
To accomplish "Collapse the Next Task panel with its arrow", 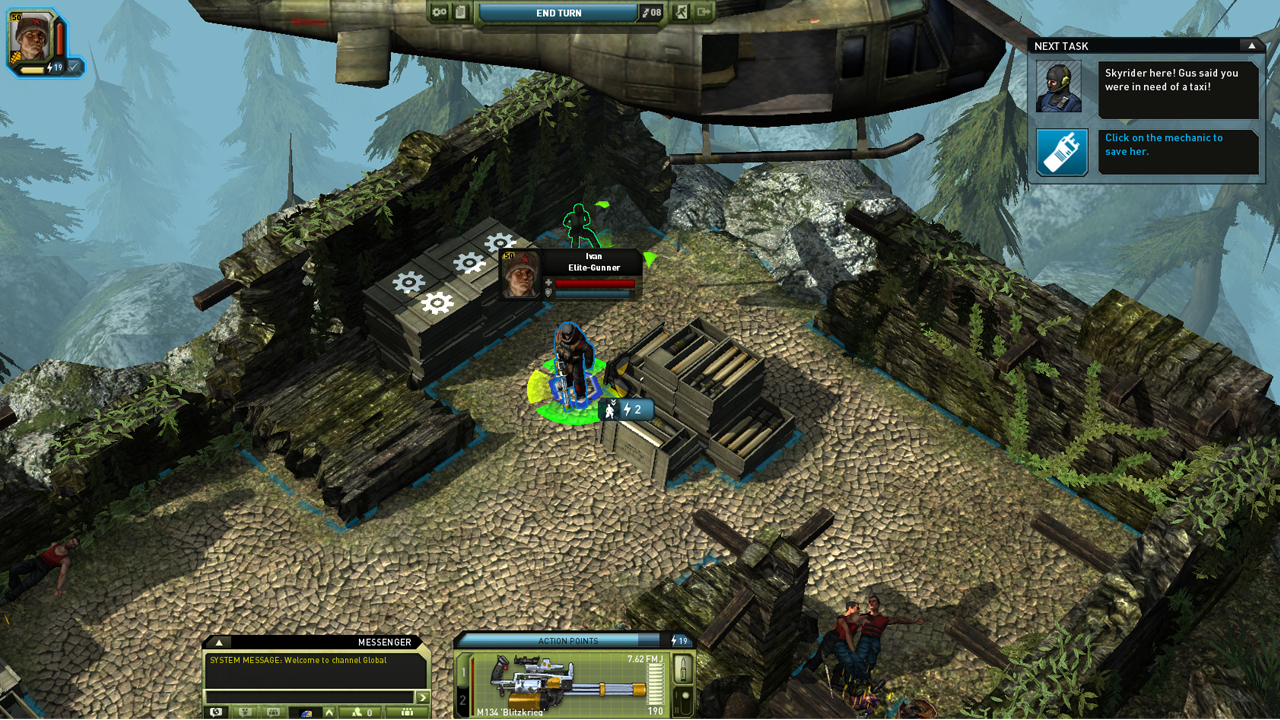I will click(1251, 45).
